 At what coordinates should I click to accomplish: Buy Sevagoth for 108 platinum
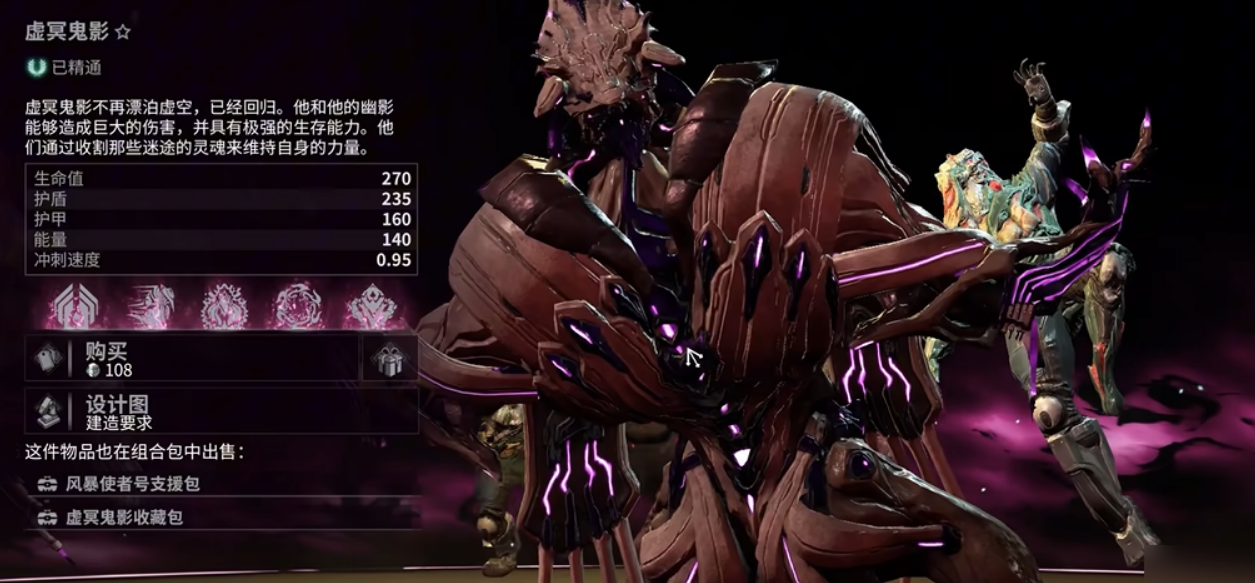coord(190,359)
